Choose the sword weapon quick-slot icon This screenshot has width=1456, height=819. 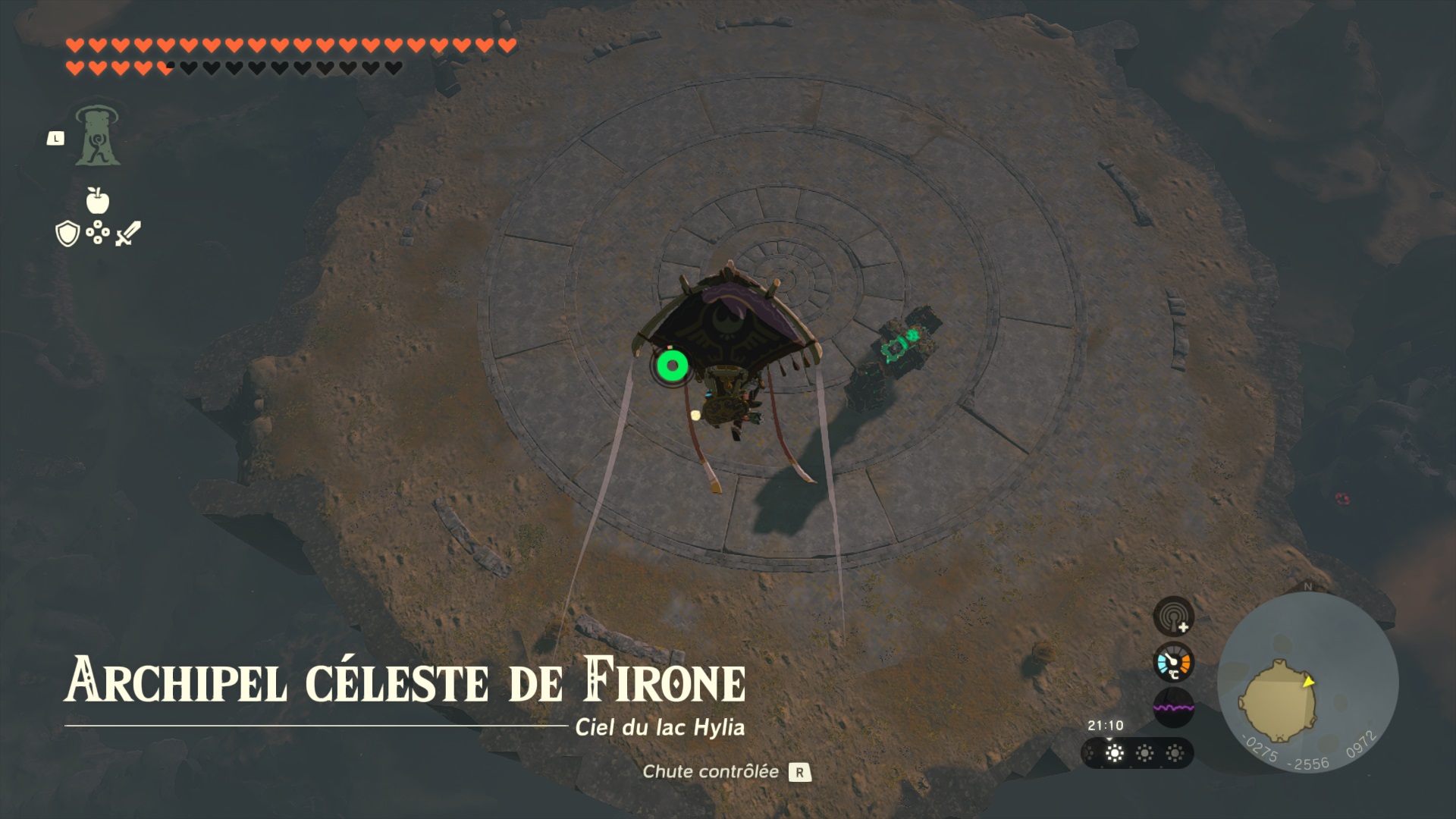[x=128, y=234]
